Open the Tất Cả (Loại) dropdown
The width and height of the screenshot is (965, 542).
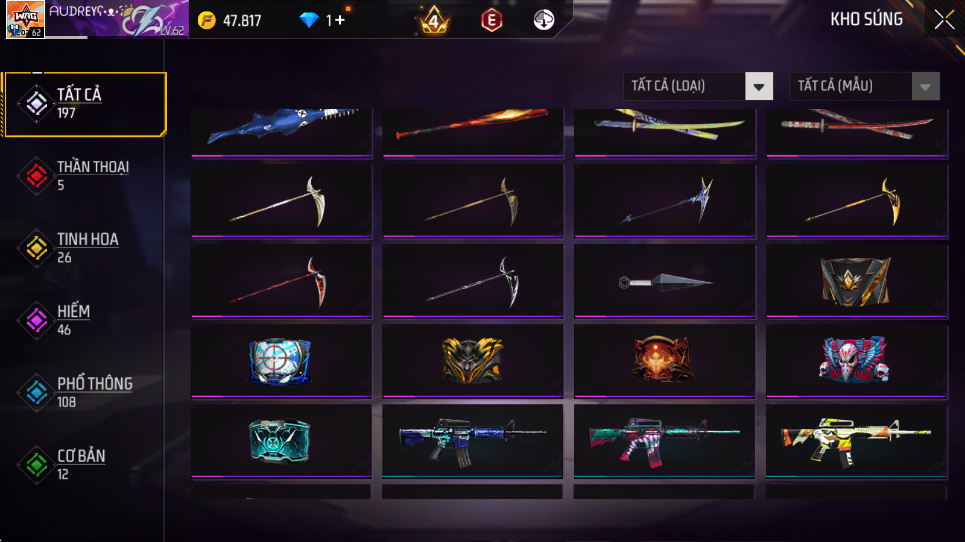[698, 86]
